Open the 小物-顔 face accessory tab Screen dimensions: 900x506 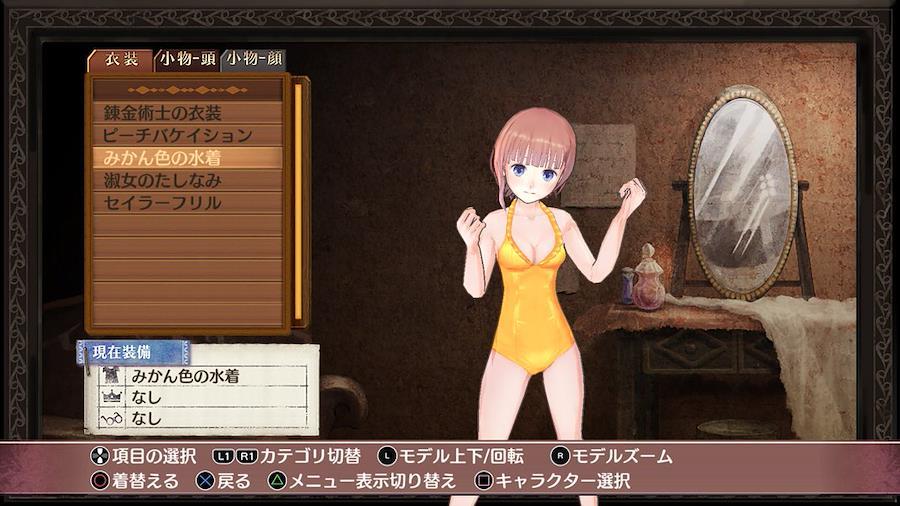(x=253, y=59)
